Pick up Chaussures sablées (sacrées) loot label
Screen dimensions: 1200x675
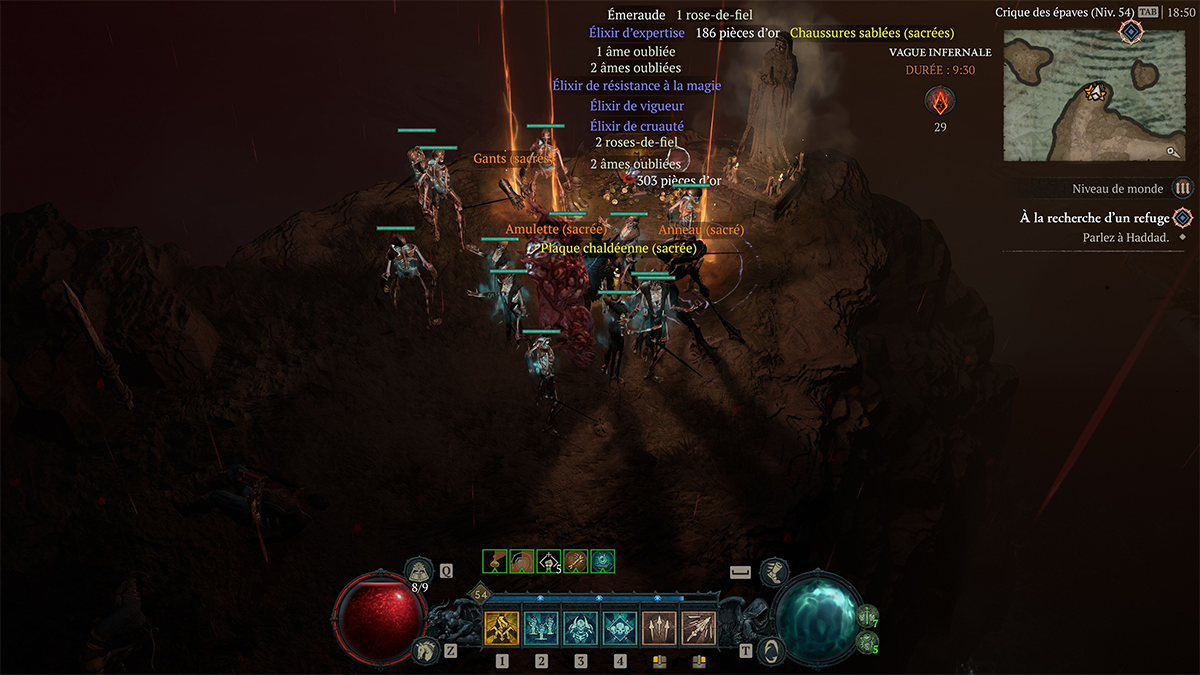[x=871, y=33]
